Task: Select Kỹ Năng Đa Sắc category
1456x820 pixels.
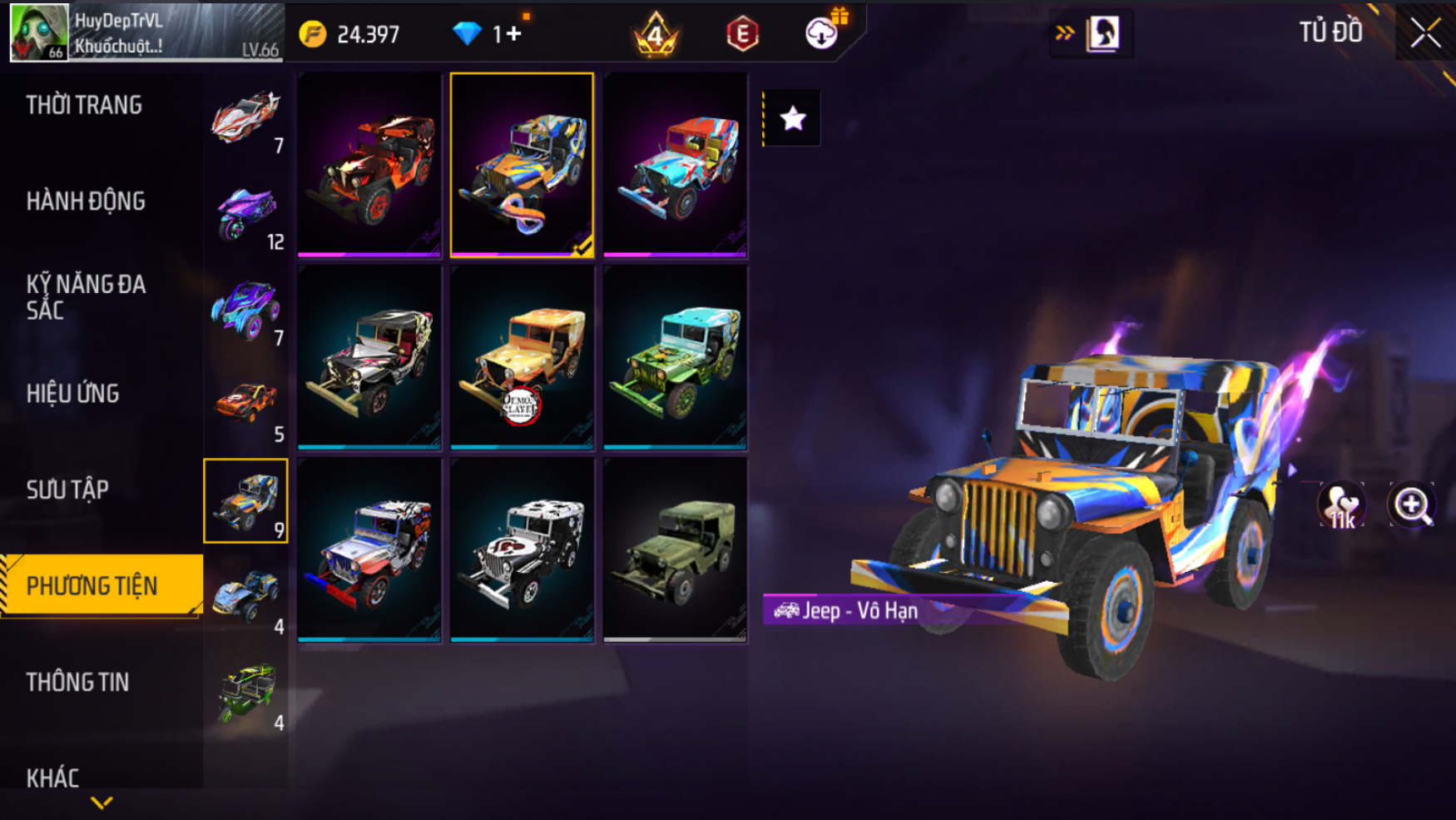Action: pos(86,296)
